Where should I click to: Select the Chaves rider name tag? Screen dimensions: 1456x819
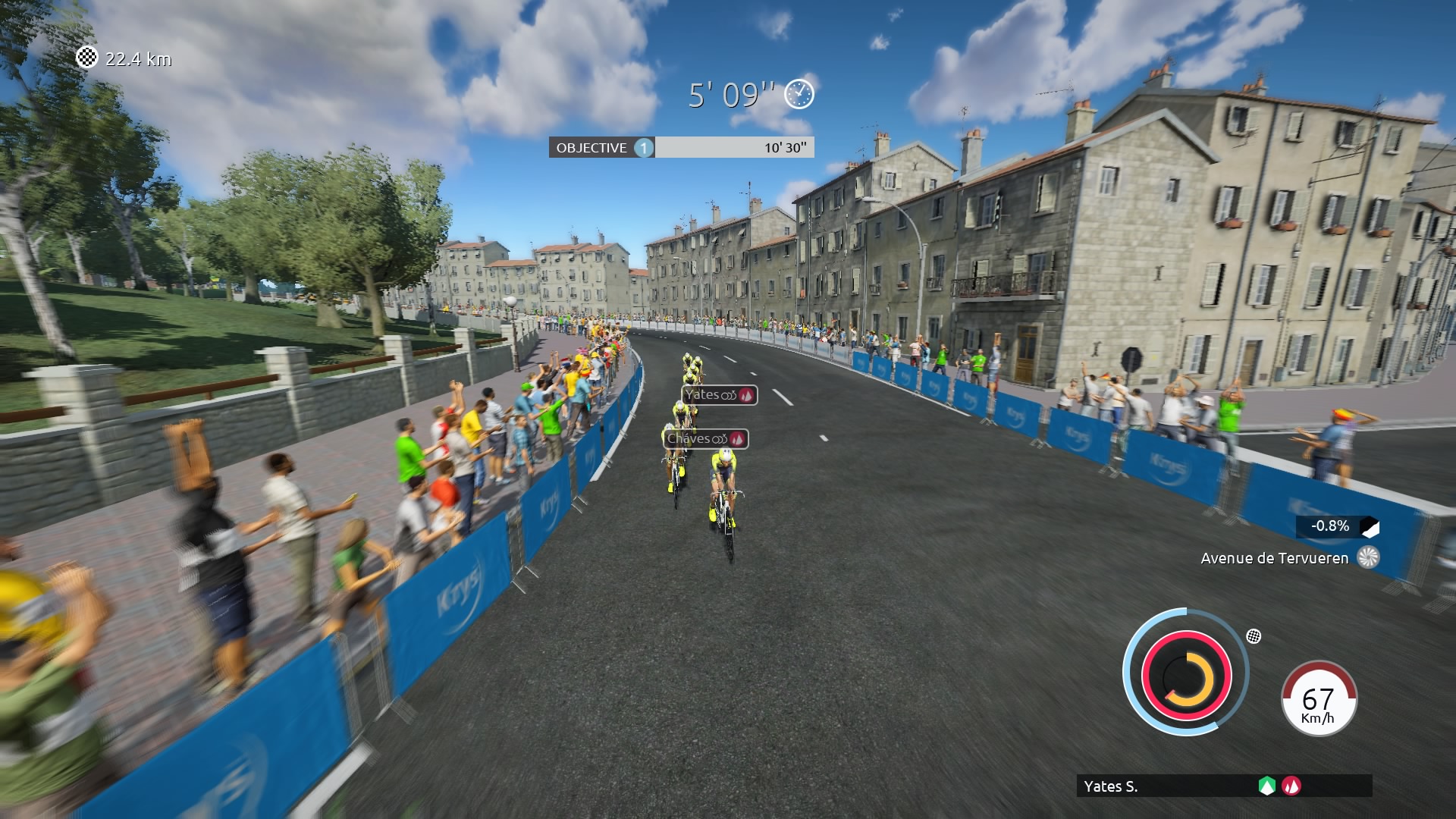click(x=705, y=439)
